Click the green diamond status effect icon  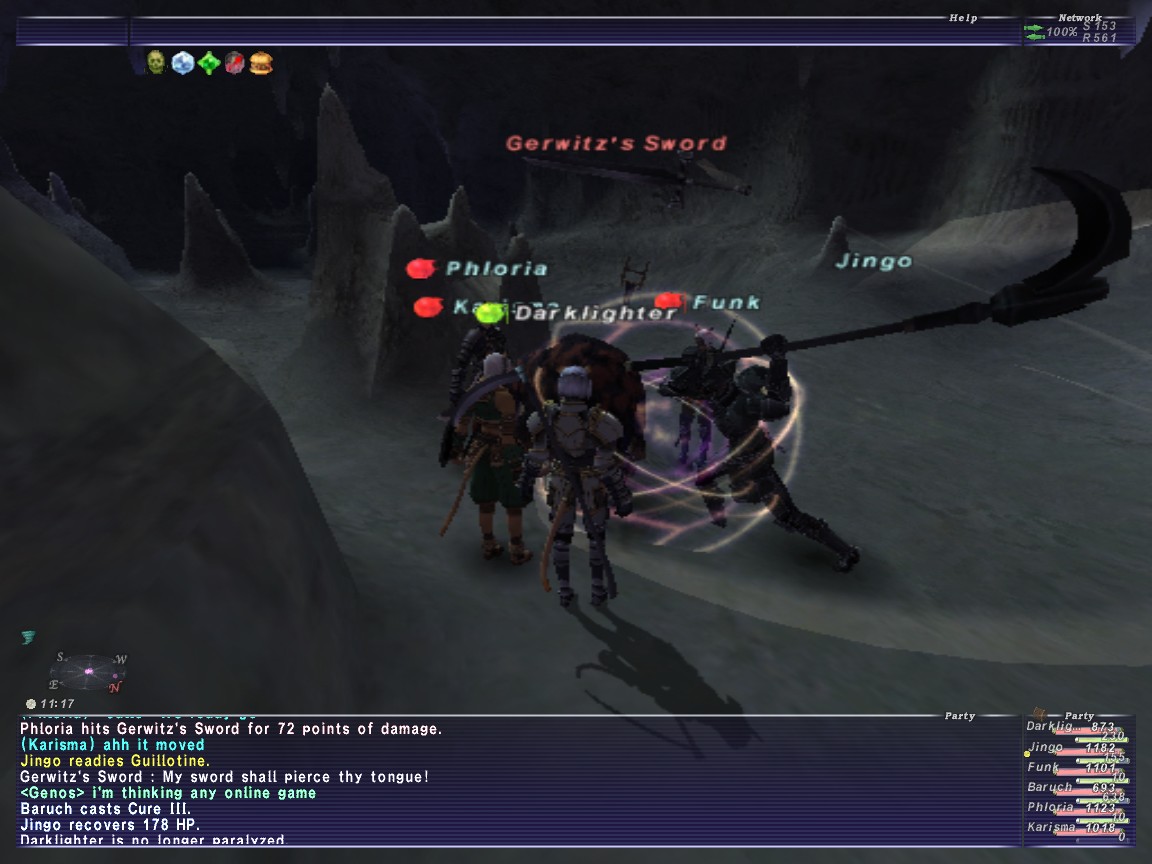(208, 63)
